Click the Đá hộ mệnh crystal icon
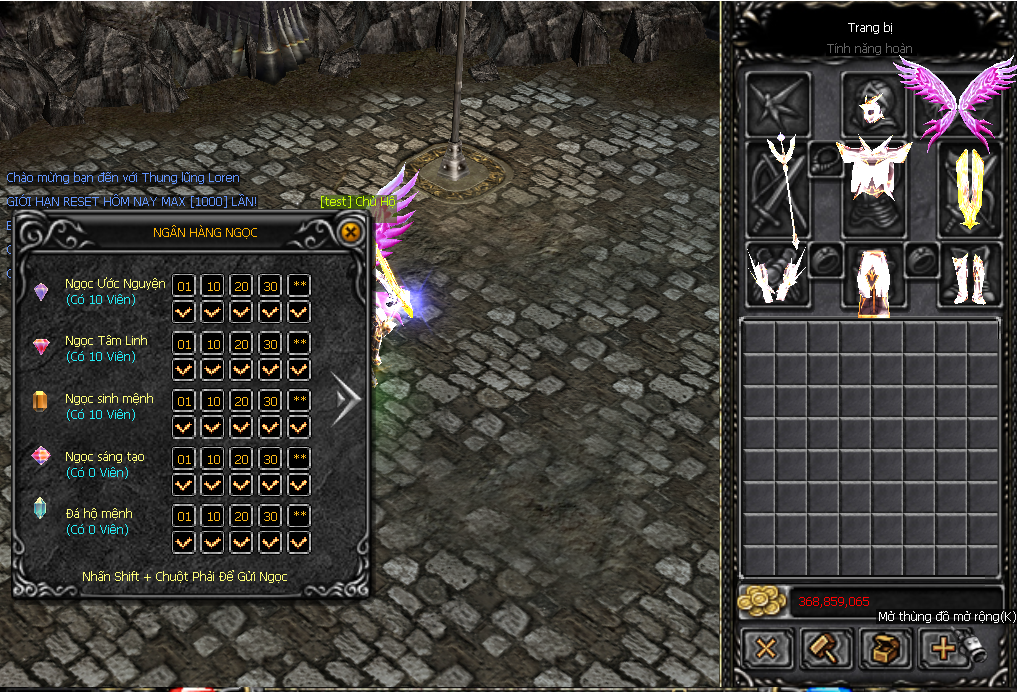 (x=41, y=509)
